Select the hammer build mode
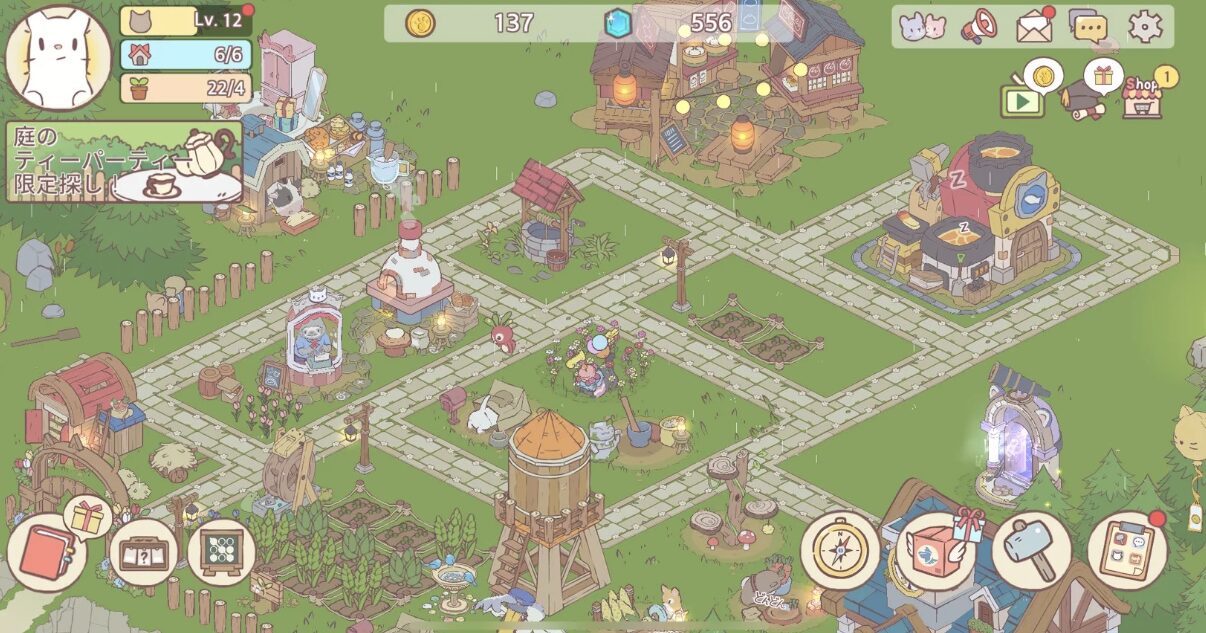 click(x=1031, y=551)
